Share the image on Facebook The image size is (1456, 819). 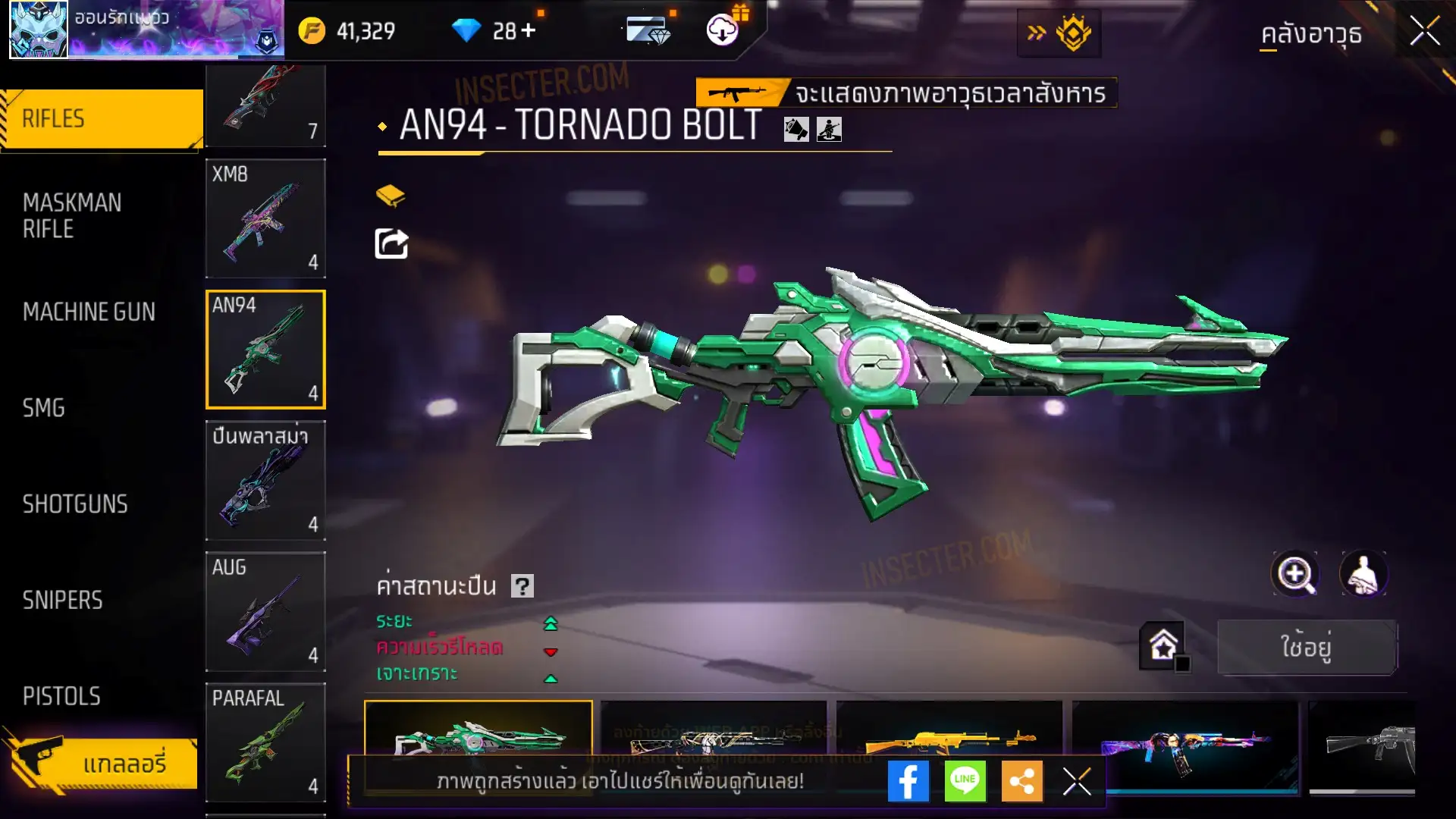[x=908, y=781]
